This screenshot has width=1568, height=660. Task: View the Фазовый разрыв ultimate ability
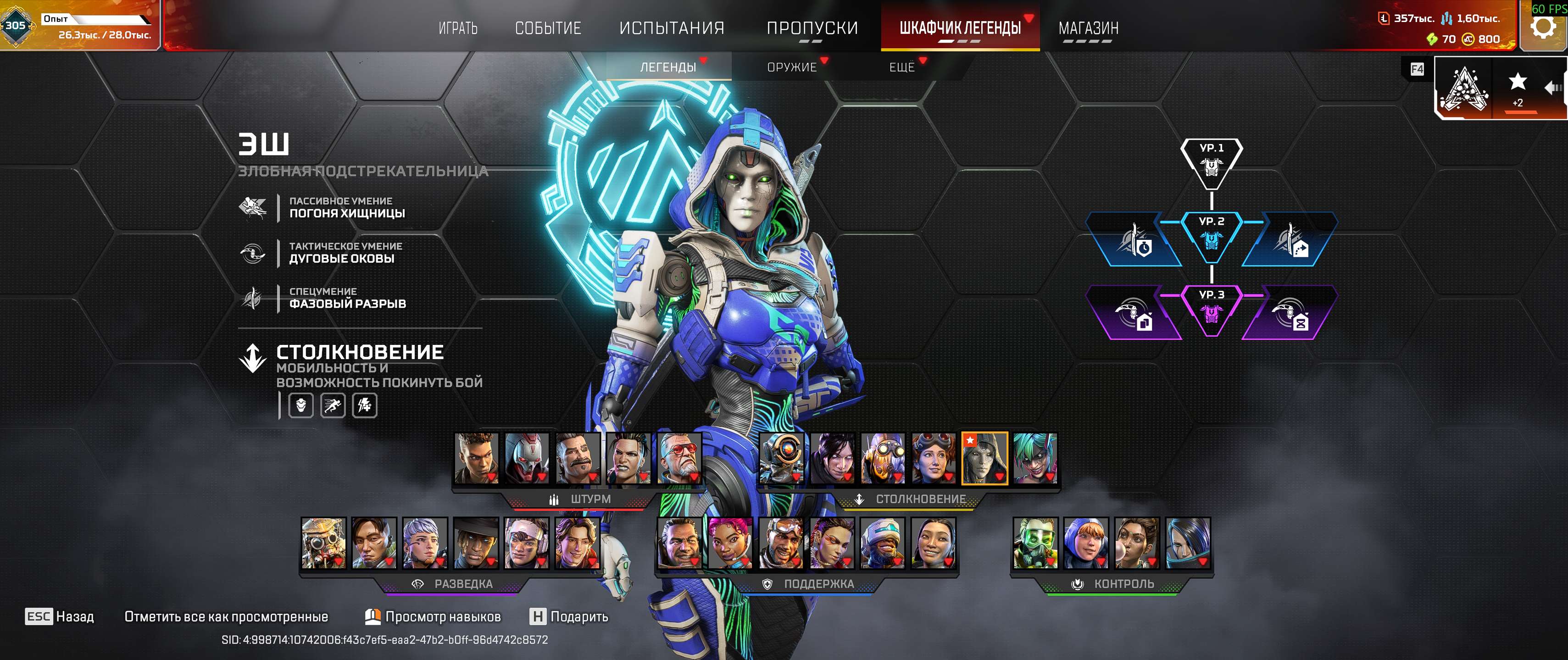[x=347, y=298]
